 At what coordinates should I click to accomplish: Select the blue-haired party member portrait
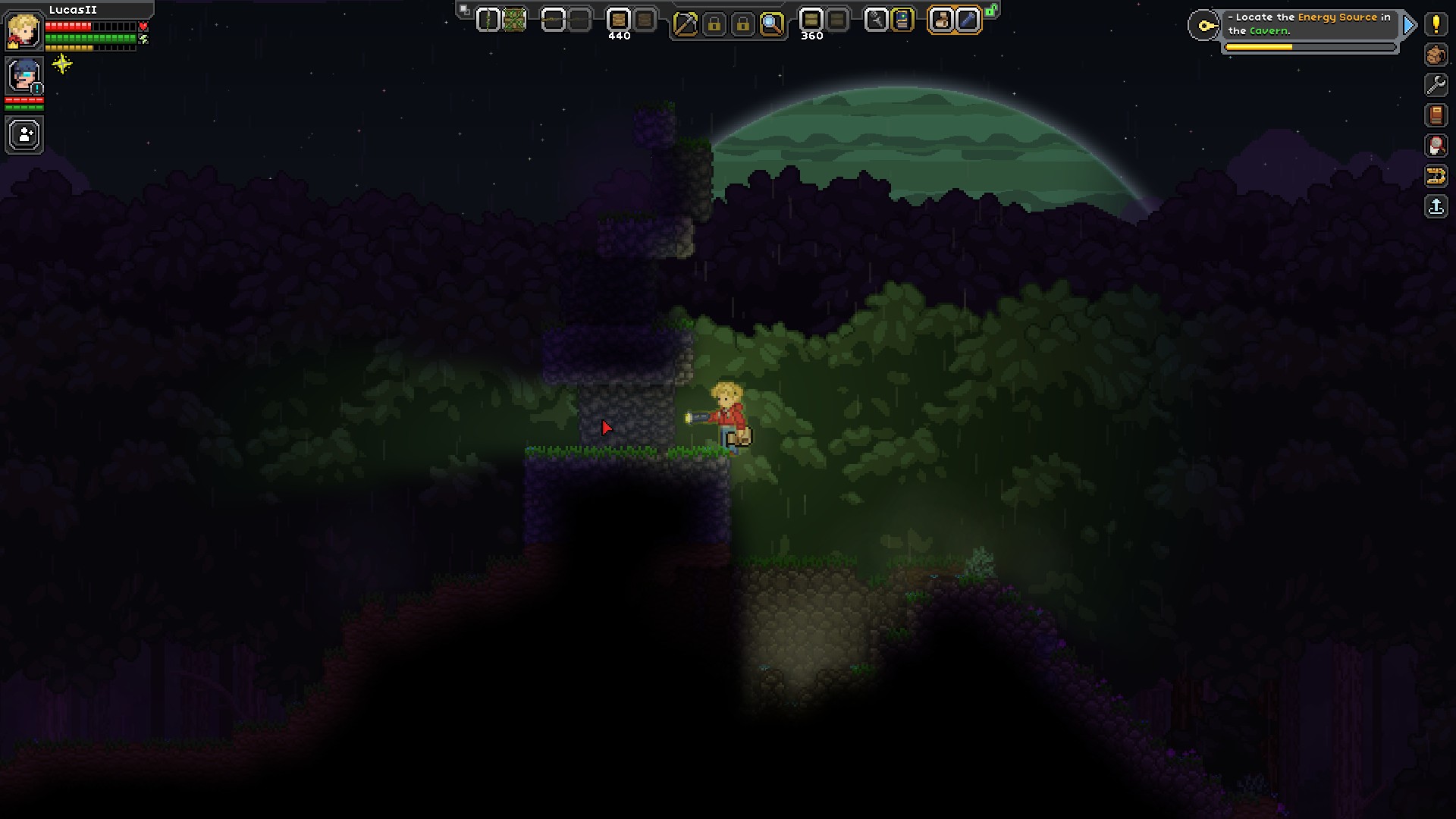click(x=24, y=76)
